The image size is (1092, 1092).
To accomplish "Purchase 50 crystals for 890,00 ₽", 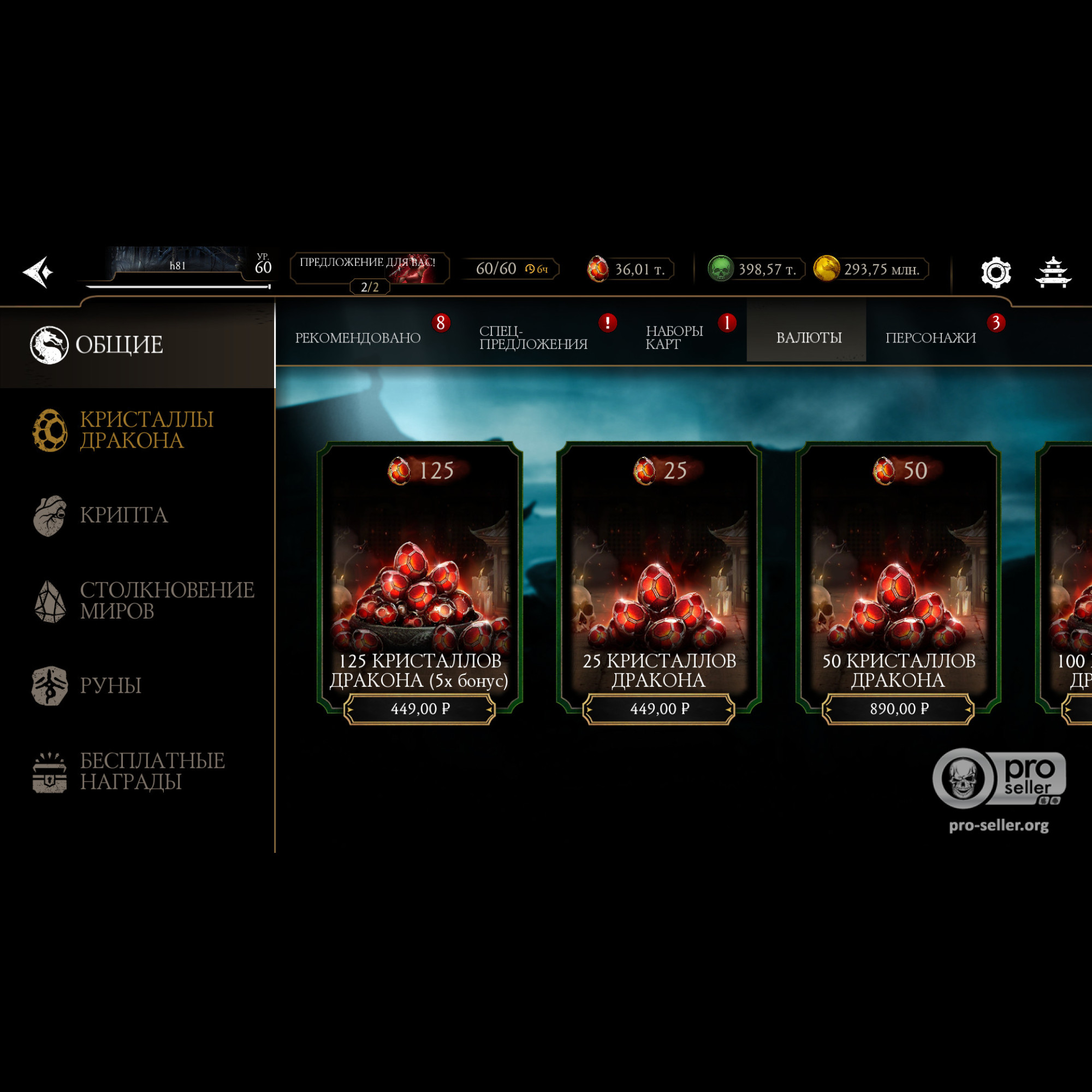I will (x=898, y=709).
